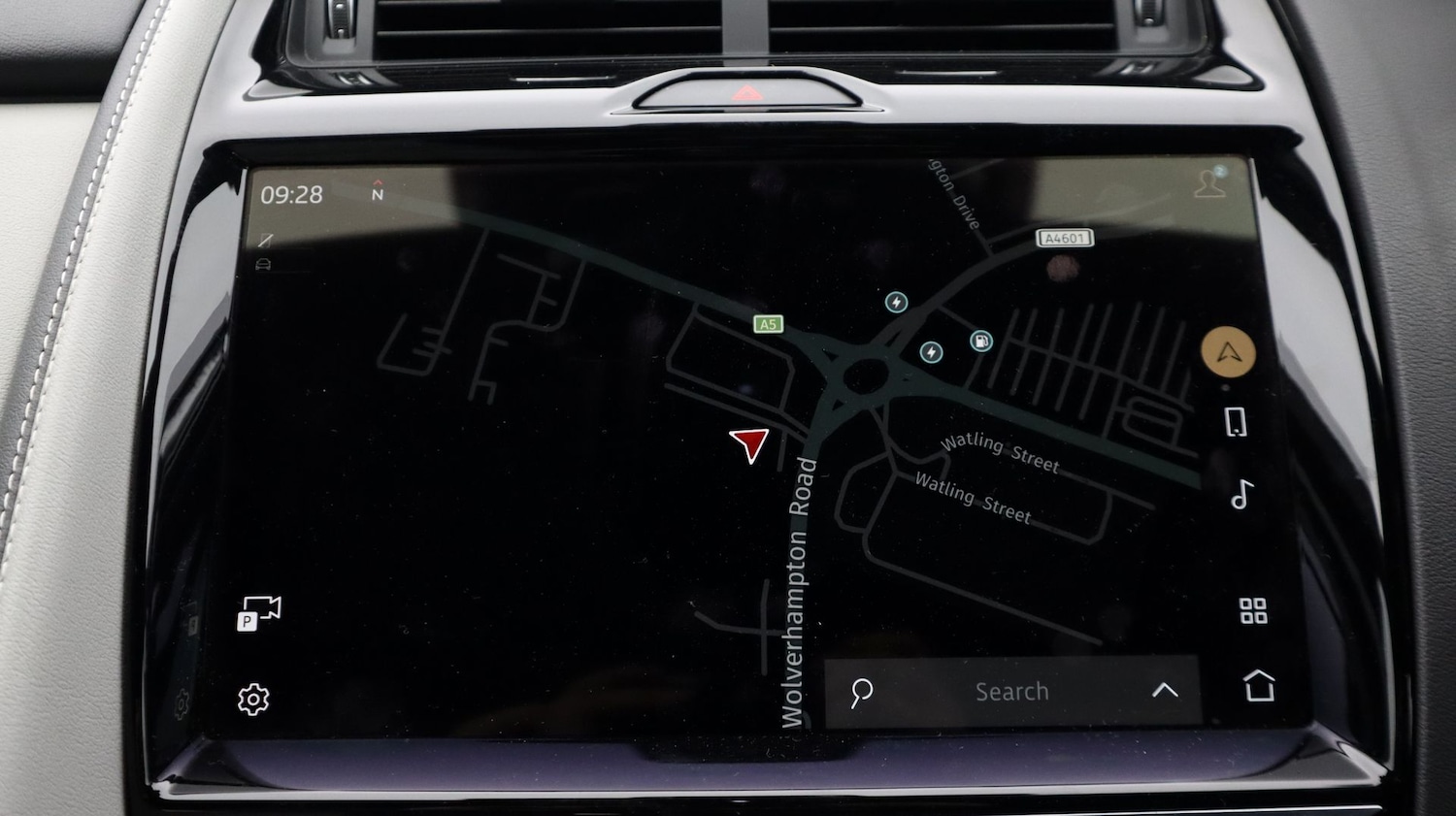Tap the fuel station marker on the map
This screenshot has height=816, width=1456.
click(x=980, y=340)
